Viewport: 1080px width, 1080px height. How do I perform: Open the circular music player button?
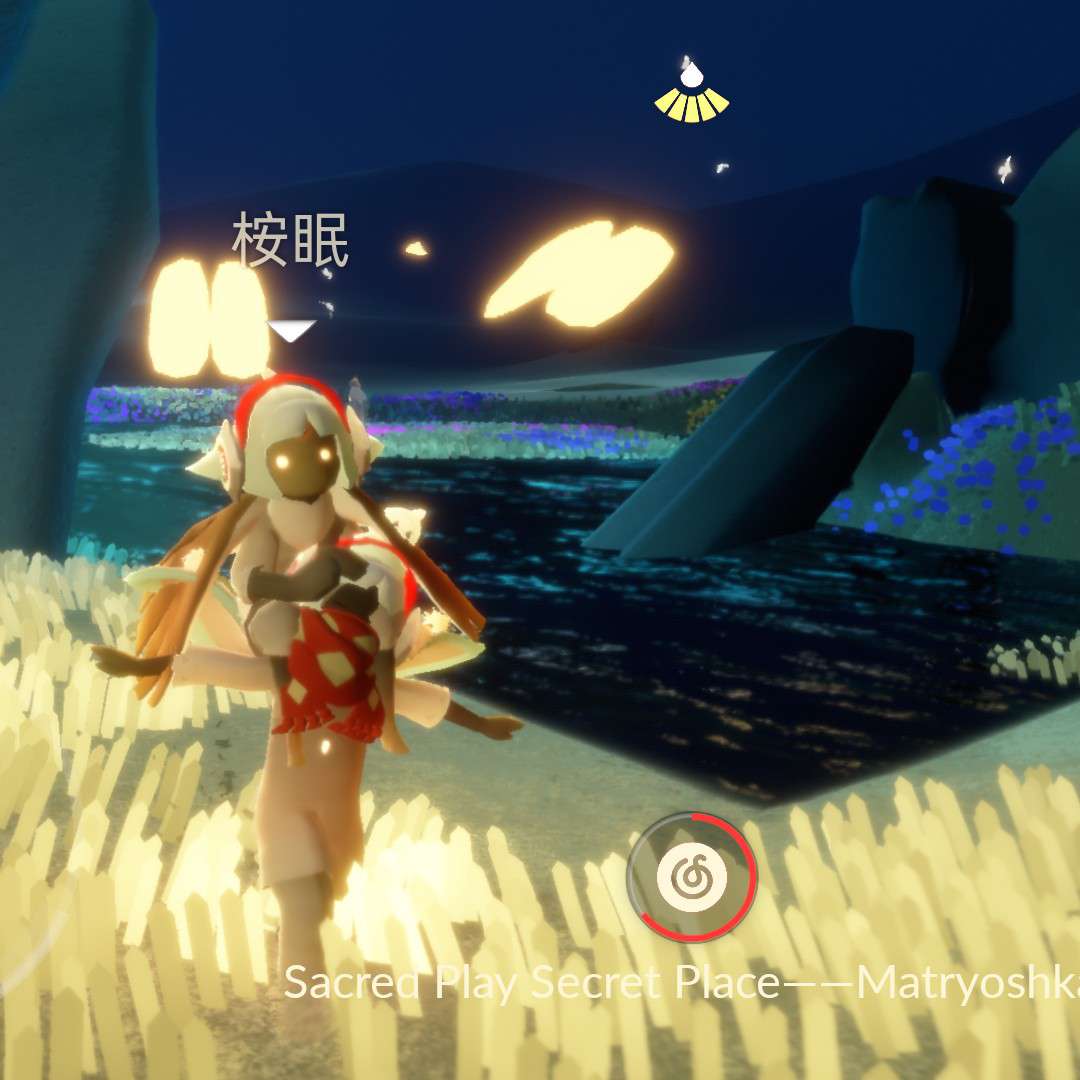tap(692, 877)
